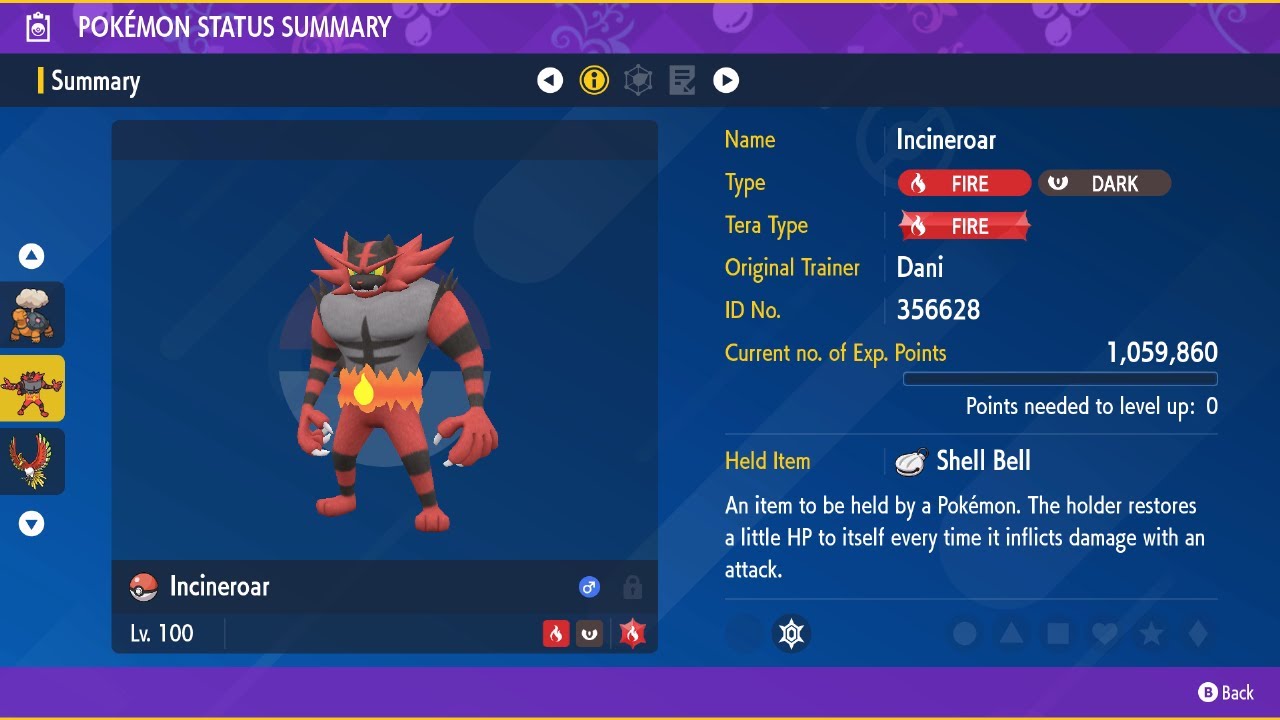This screenshot has width=1280, height=720.
Task: Click the experience progress bar
Action: tap(1061, 379)
